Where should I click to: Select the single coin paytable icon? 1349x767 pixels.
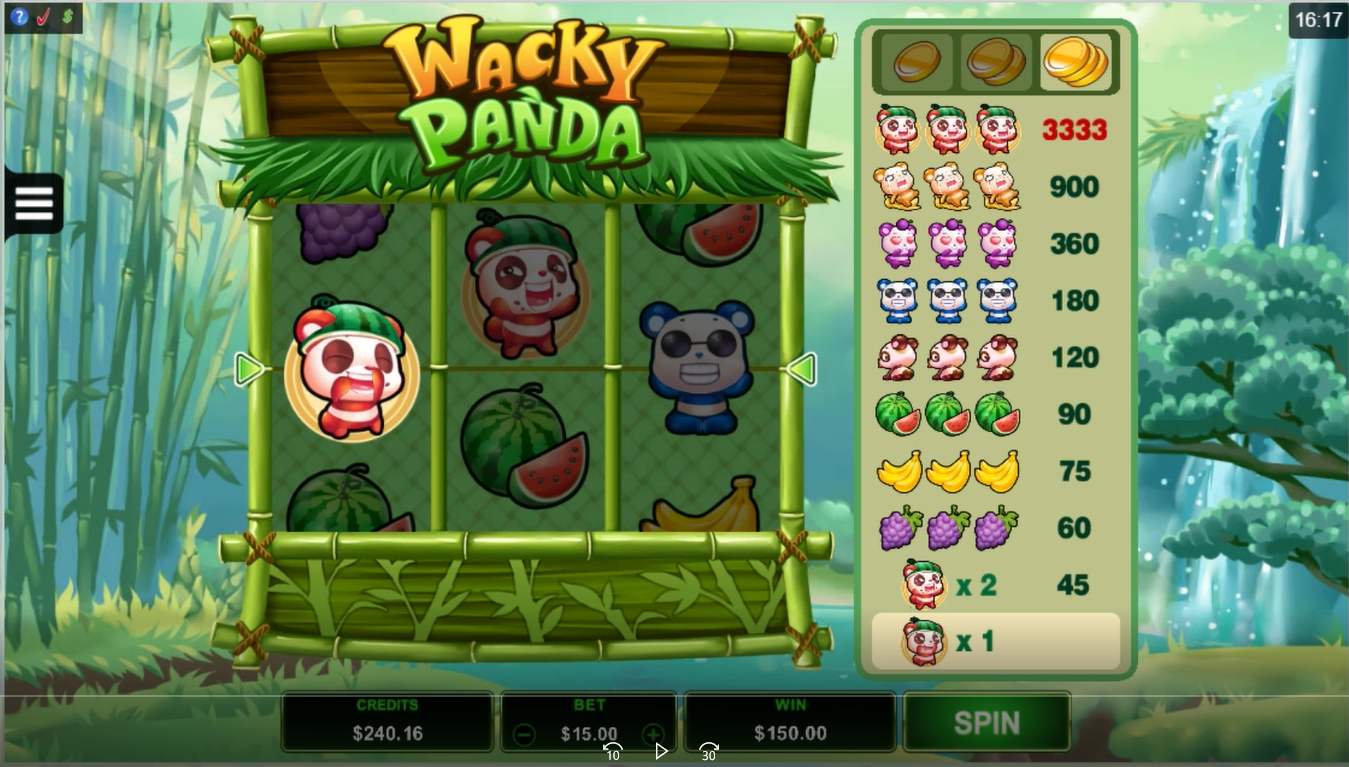pyautogui.click(x=914, y=60)
